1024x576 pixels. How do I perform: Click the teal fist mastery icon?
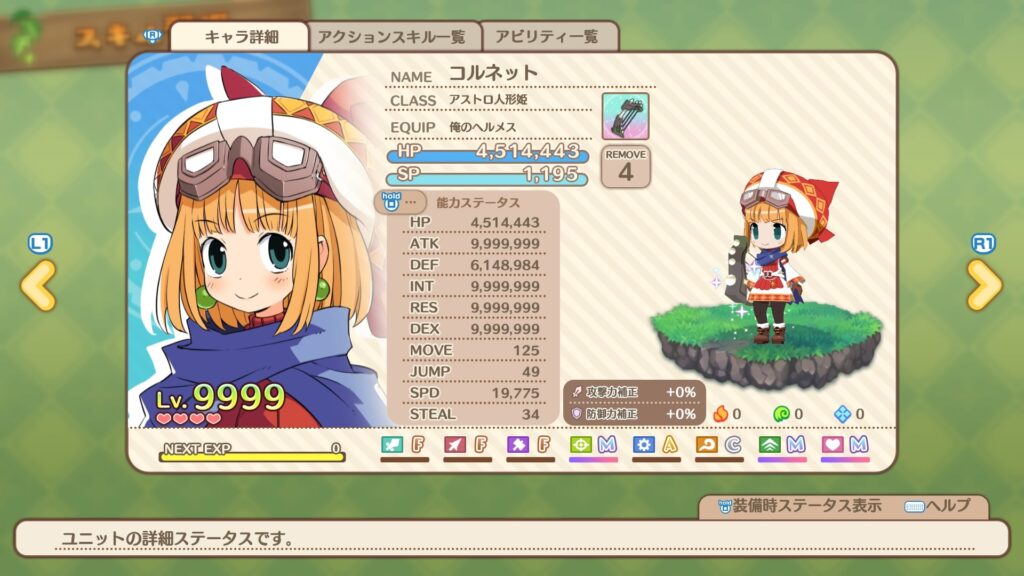click(392, 445)
